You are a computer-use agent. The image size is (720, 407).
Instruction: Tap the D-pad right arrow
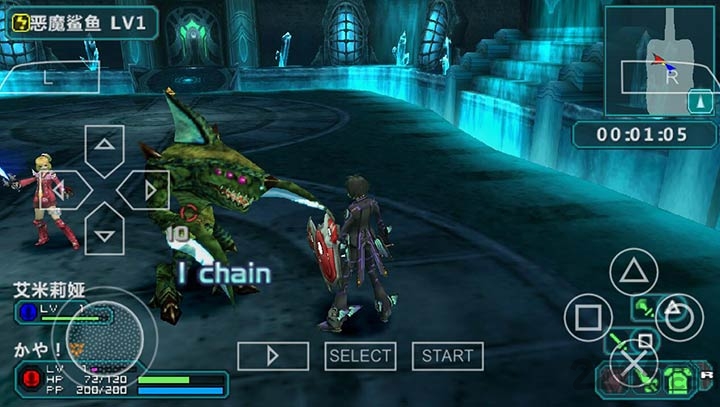tap(148, 190)
